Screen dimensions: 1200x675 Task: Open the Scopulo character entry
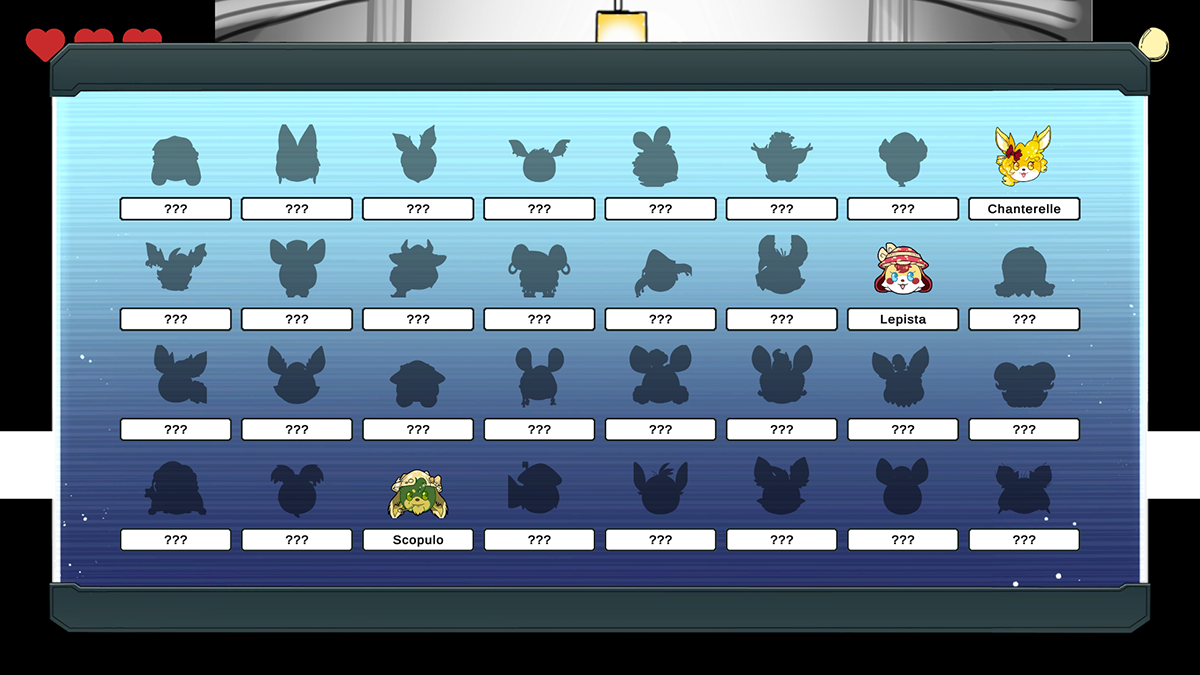(418, 495)
